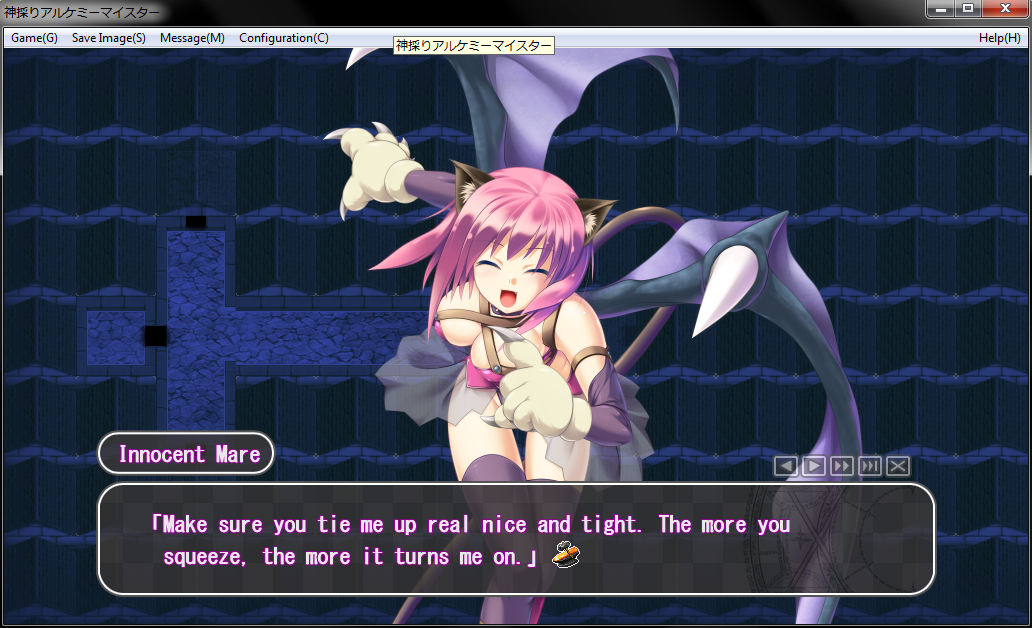Advance the dialogue via the quill icon

pos(566,552)
